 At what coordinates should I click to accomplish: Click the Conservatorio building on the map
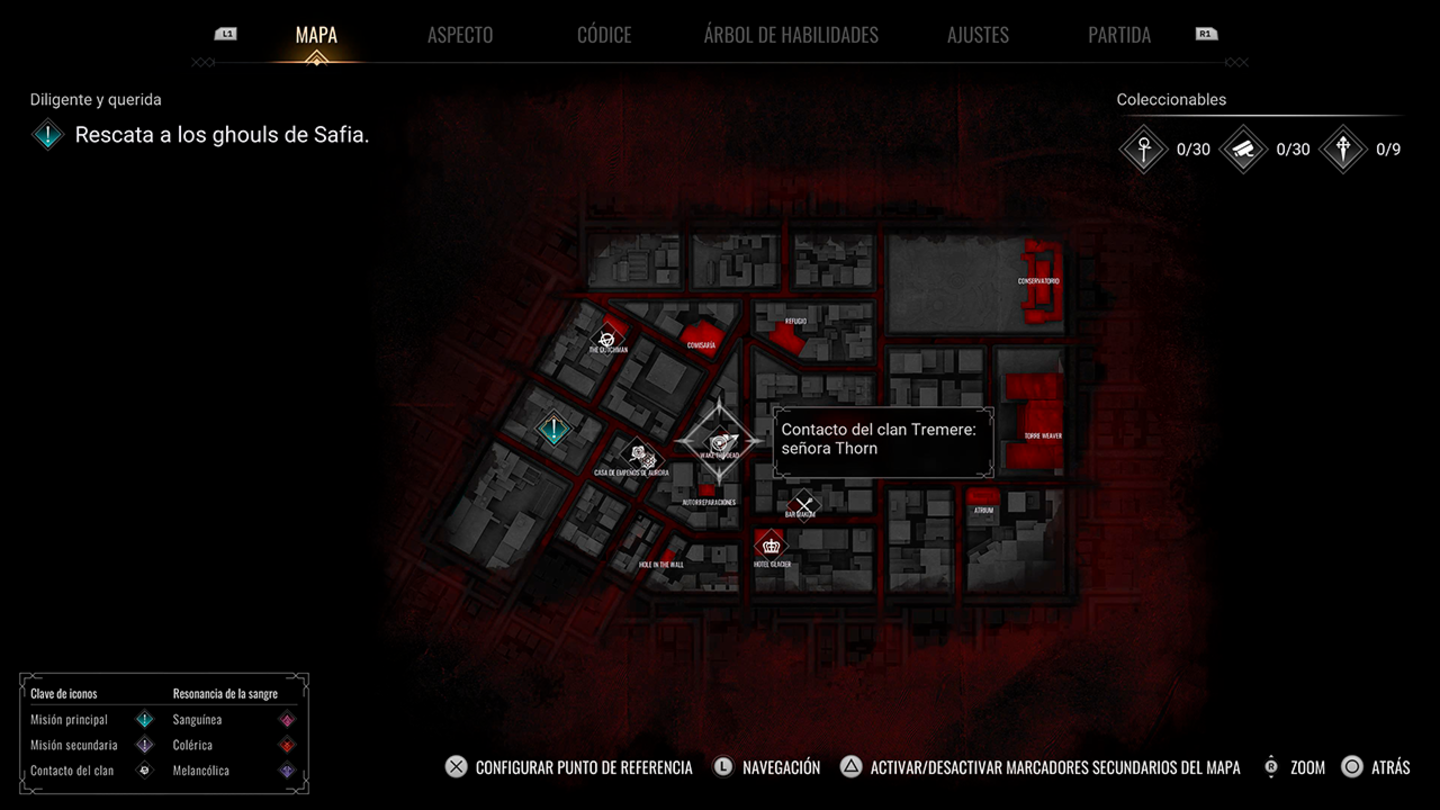click(1040, 282)
